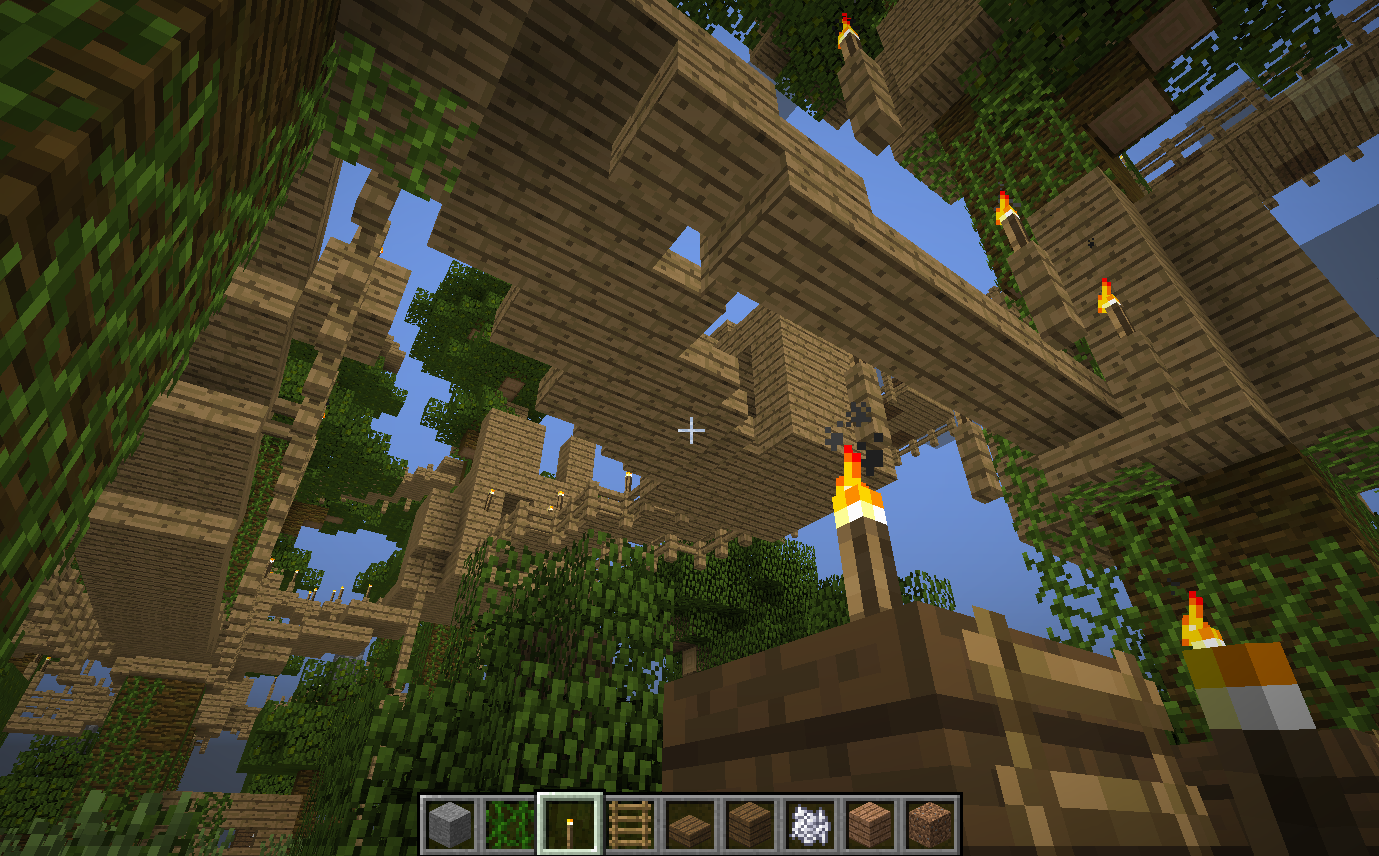Select the light reddish wood planks slot
The height and width of the screenshot is (856, 1379).
(870, 825)
